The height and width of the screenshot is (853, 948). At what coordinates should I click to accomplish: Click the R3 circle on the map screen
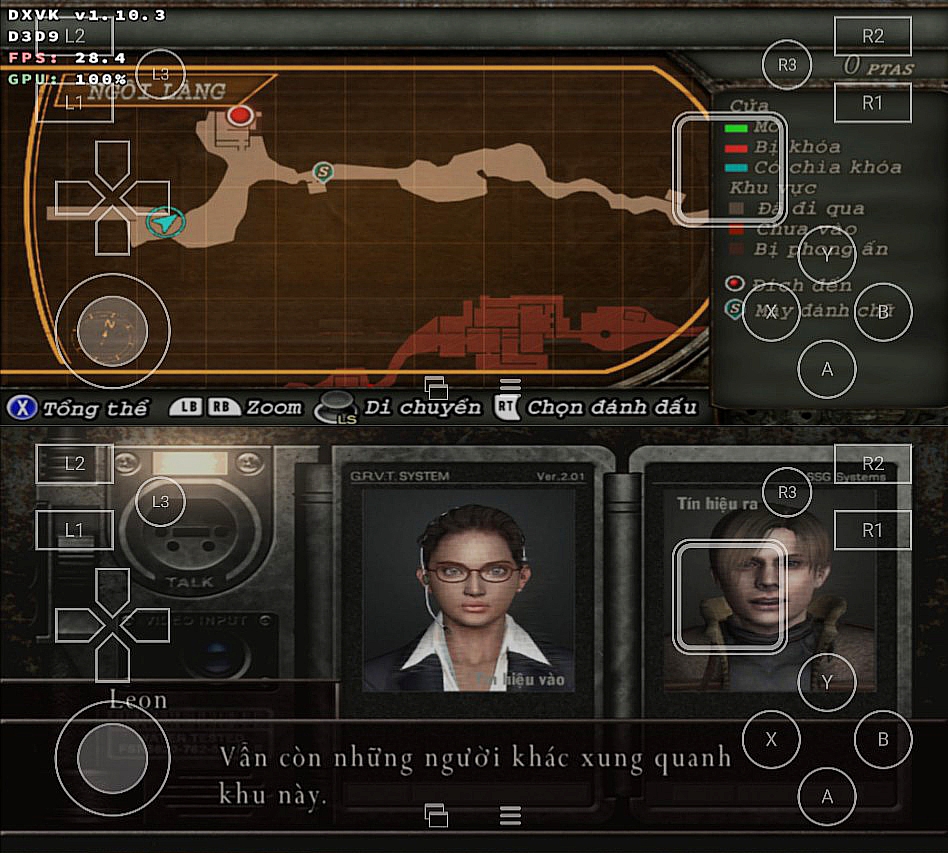point(787,65)
